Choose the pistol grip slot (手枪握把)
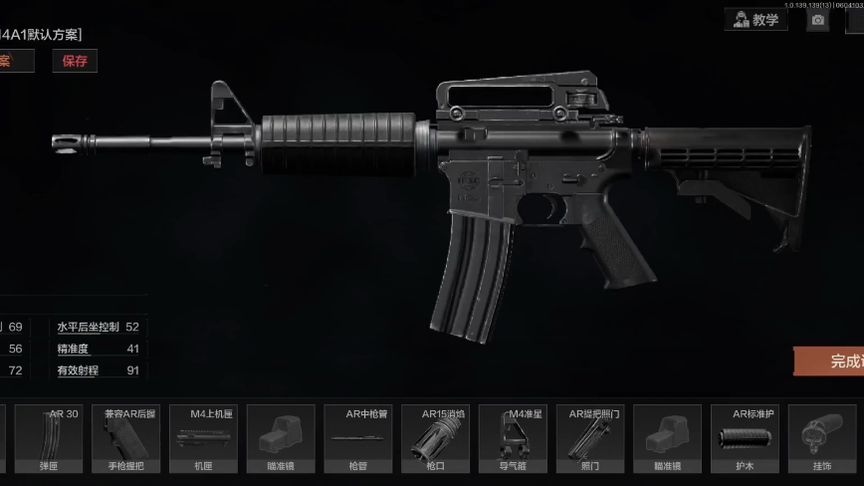The width and height of the screenshot is (864, 486). coord(125,439)
